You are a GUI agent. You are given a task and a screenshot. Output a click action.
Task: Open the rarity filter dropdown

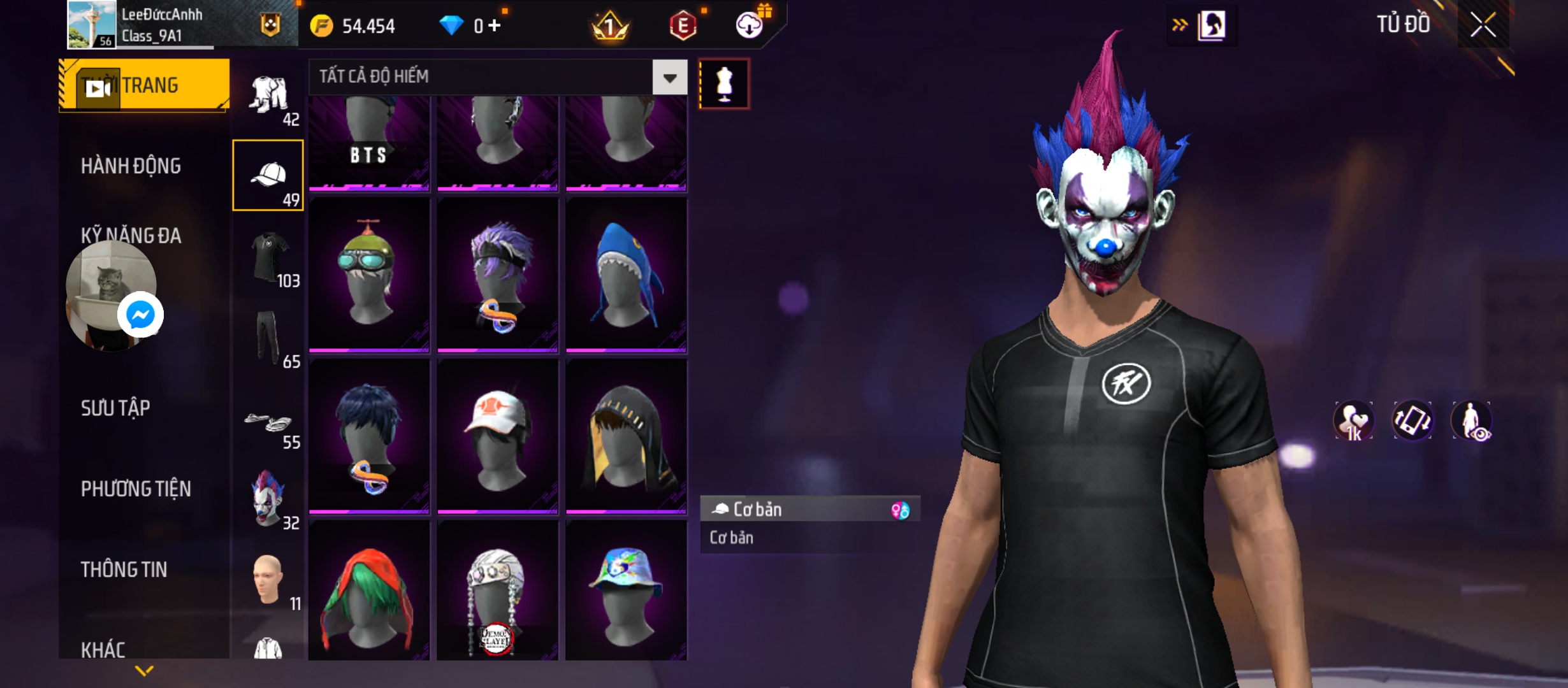click(669, 78)
